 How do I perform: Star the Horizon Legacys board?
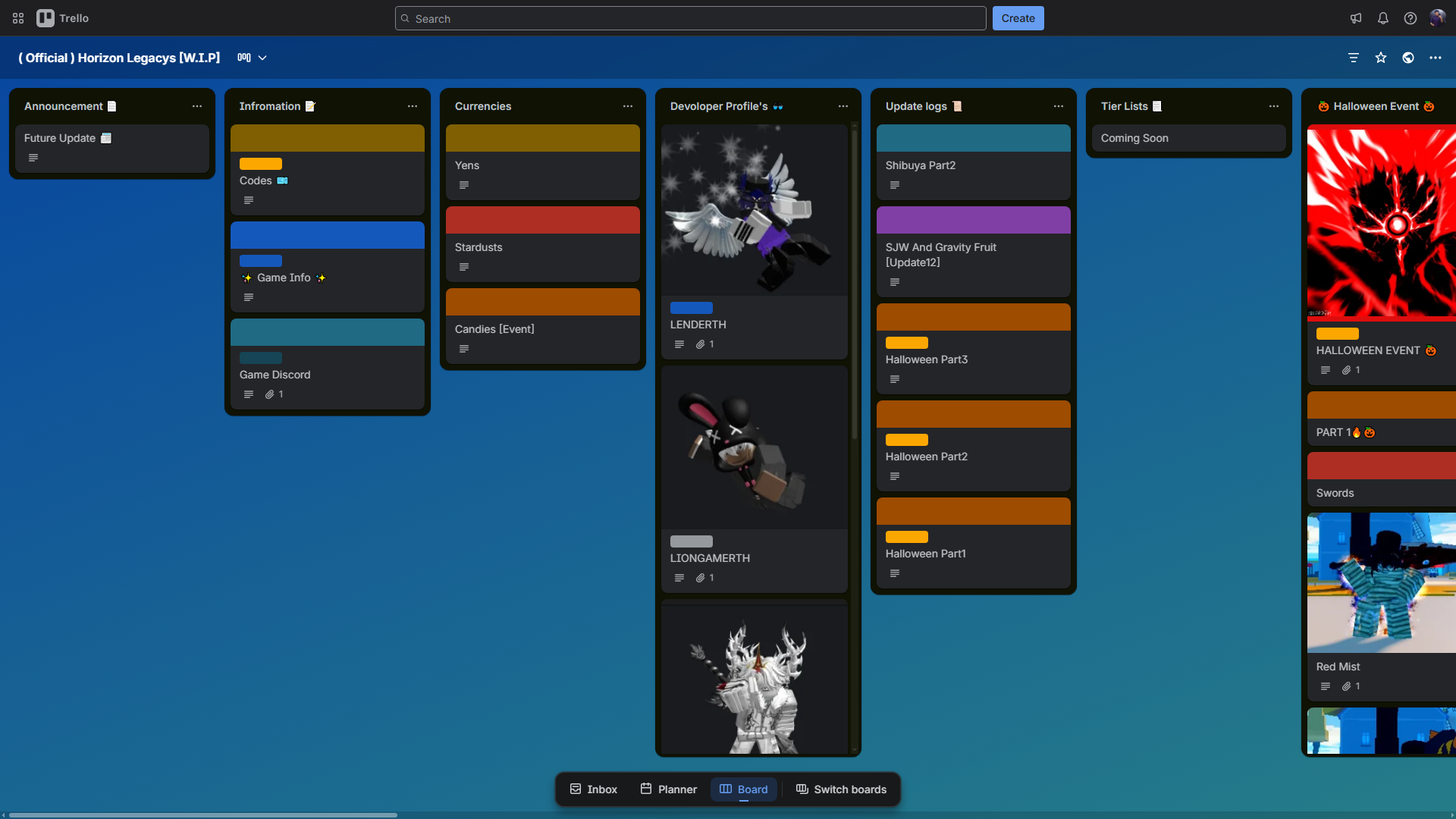1381,58
